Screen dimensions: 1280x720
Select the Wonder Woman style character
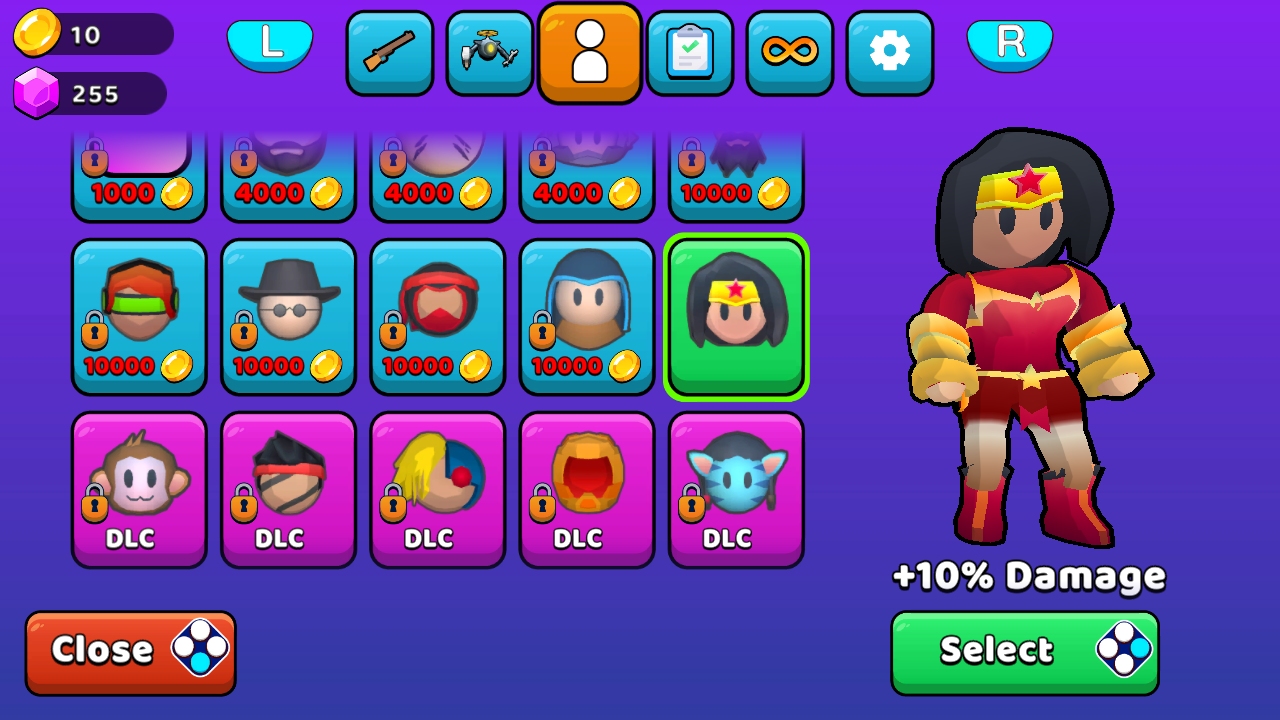point(737,317)
